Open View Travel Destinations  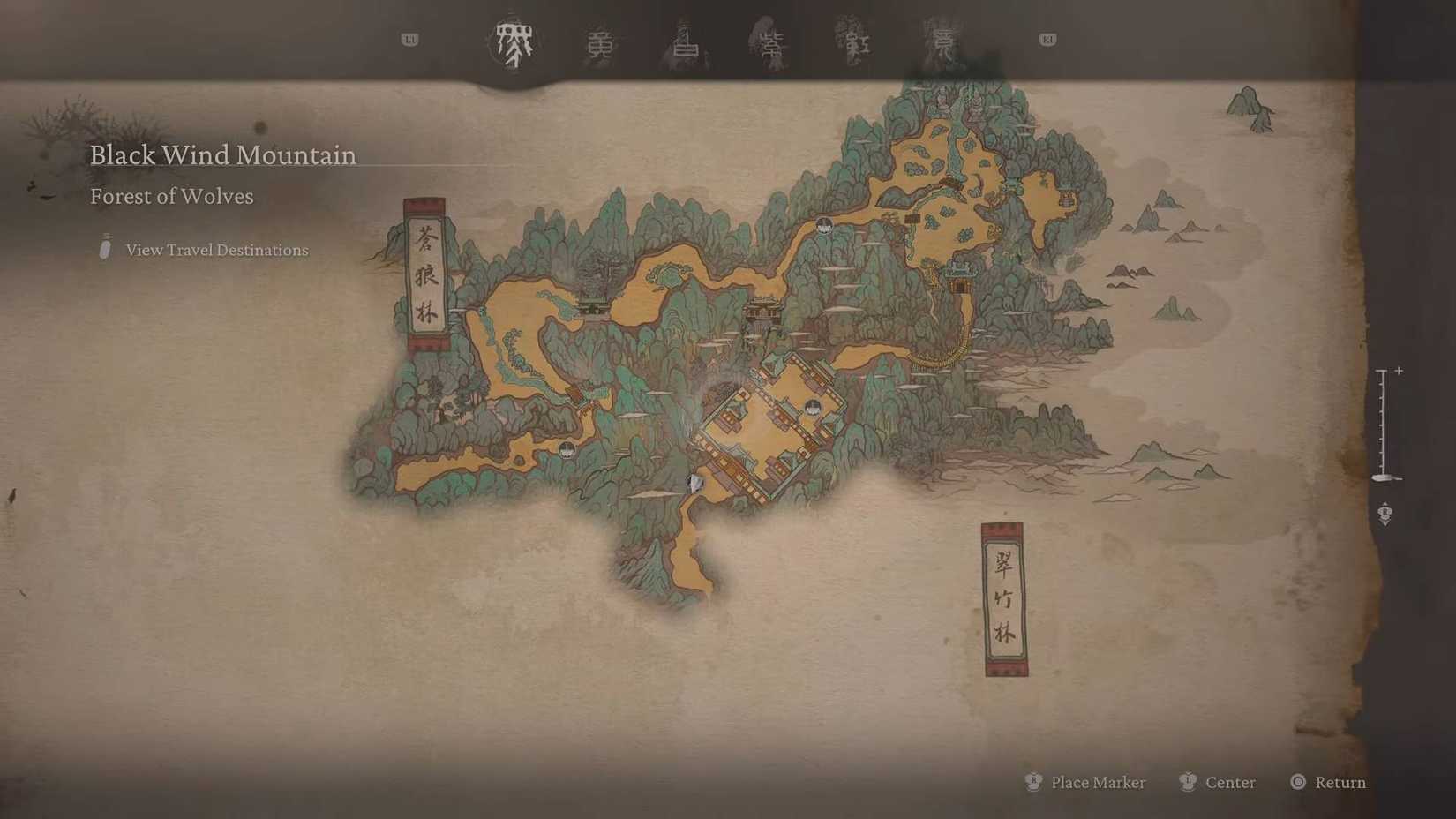pyautogui.click(x=217, y=250)
